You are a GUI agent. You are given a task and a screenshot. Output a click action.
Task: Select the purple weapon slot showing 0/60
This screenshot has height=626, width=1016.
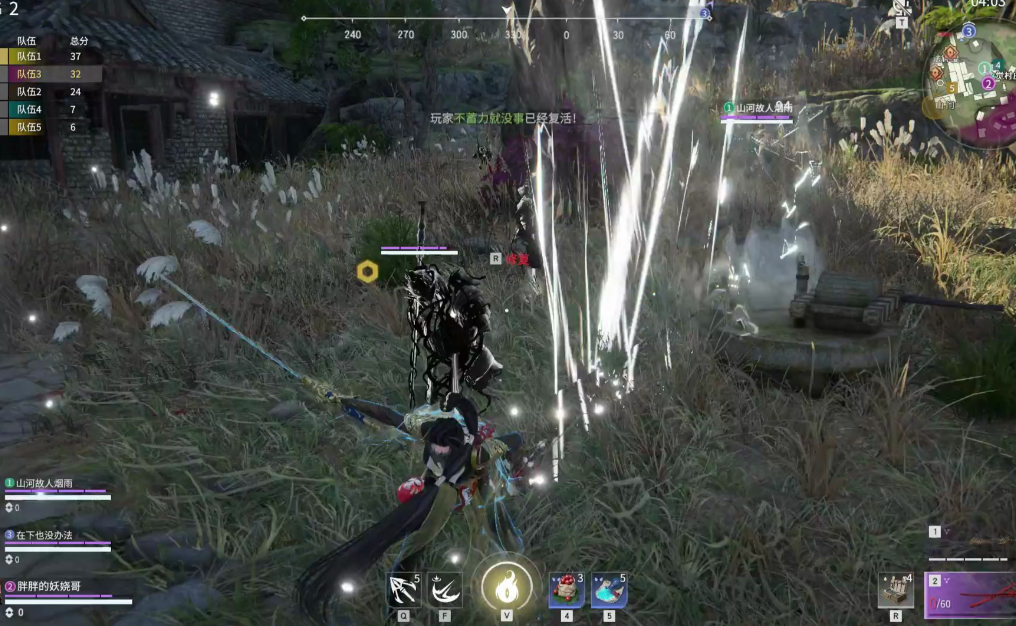tap(970, 596)
